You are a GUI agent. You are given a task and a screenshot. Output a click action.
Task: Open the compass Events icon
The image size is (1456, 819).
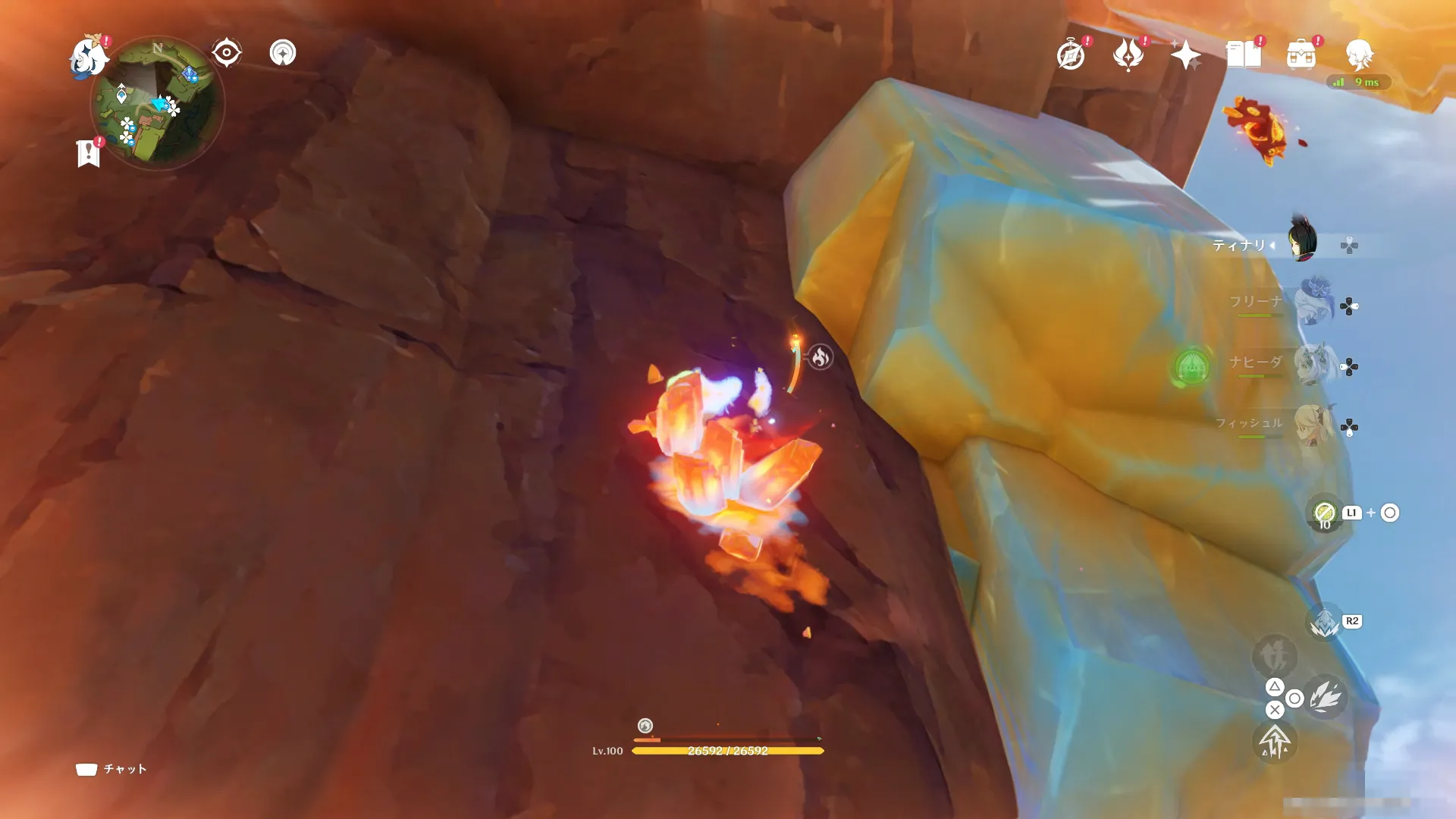(1071, 55)
